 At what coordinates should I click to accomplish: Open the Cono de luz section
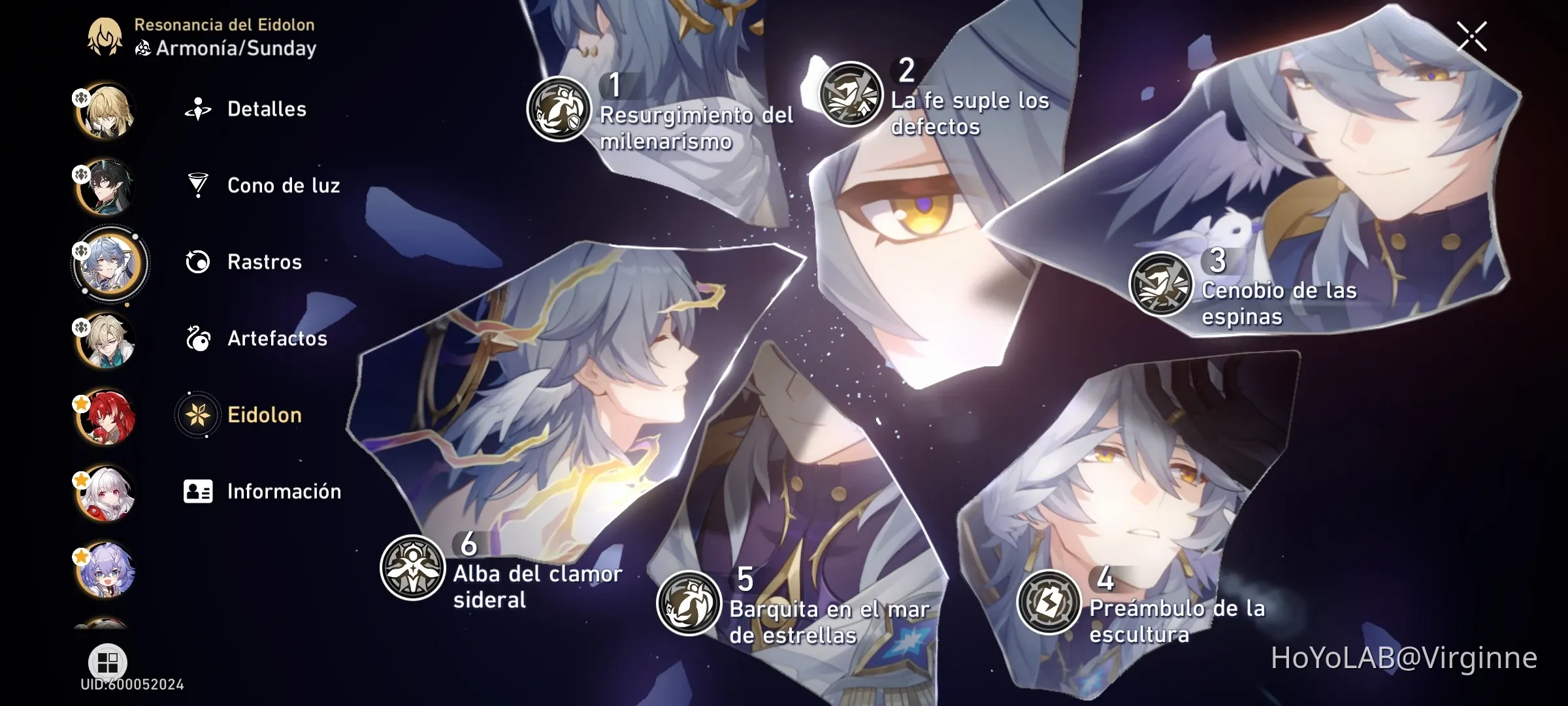(284, 186)
